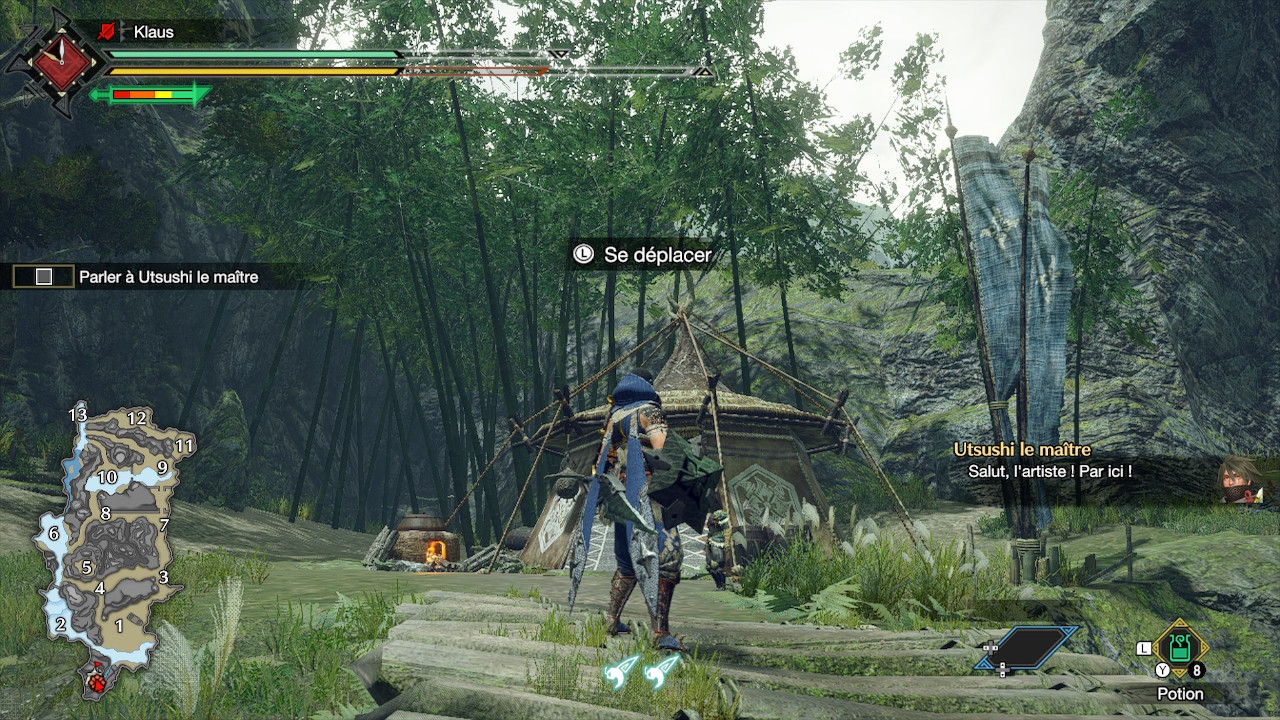Image resolution: width=1280 pixels, height=720 pixels.
Task: Click the "Parler à Utsushi le maître" objective
Action: pos(168,277)
